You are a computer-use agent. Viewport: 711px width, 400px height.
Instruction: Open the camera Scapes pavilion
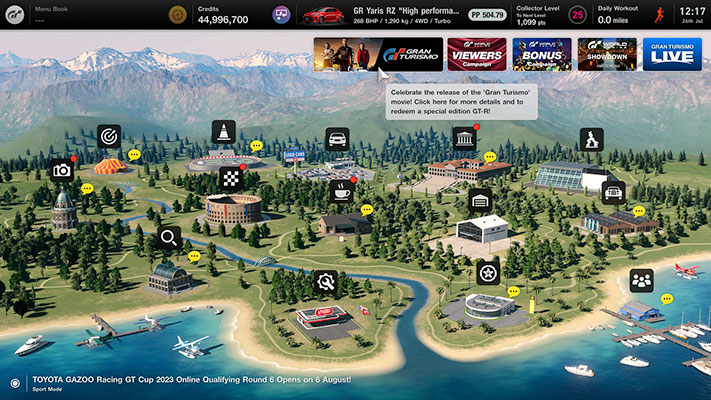tap(62, 170)
